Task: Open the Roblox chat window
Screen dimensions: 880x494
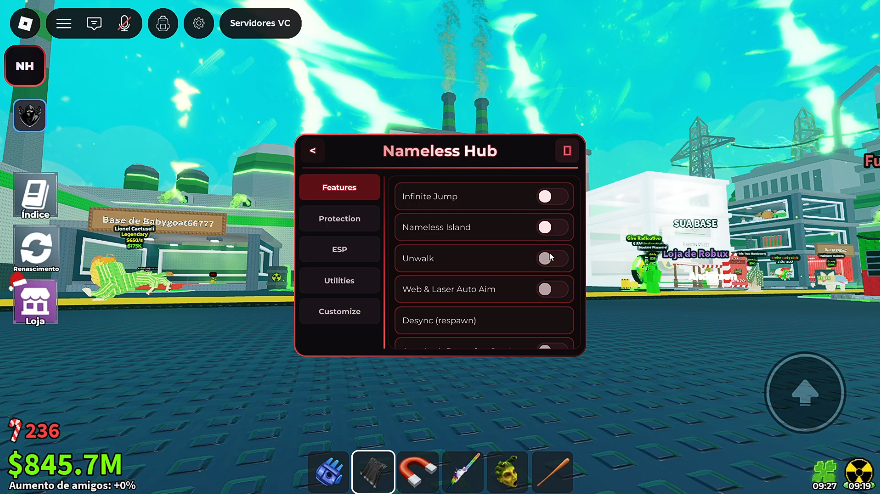Action: point(94,22)
